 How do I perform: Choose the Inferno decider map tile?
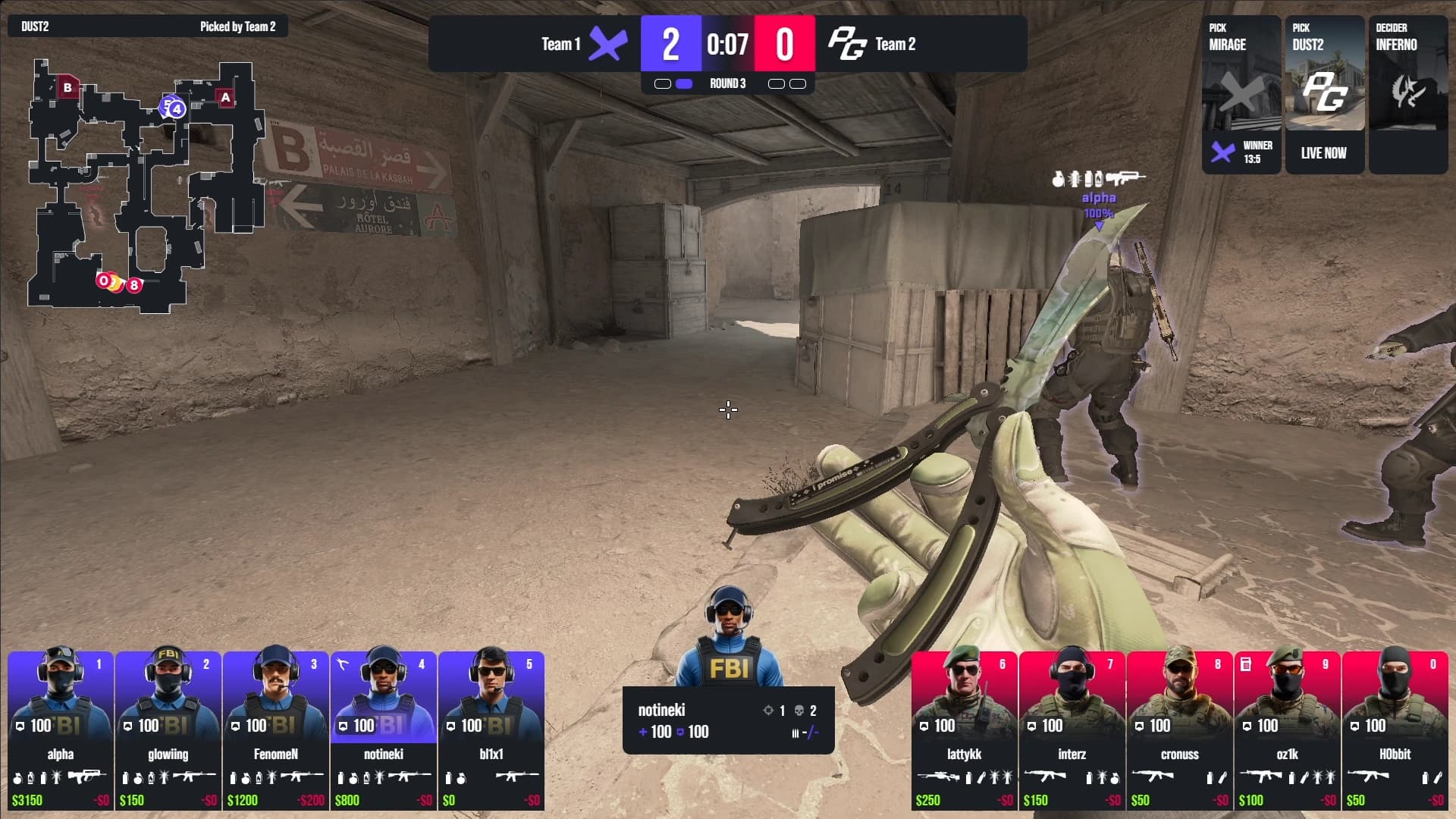pyautogui.click(x=1407, y=95)
